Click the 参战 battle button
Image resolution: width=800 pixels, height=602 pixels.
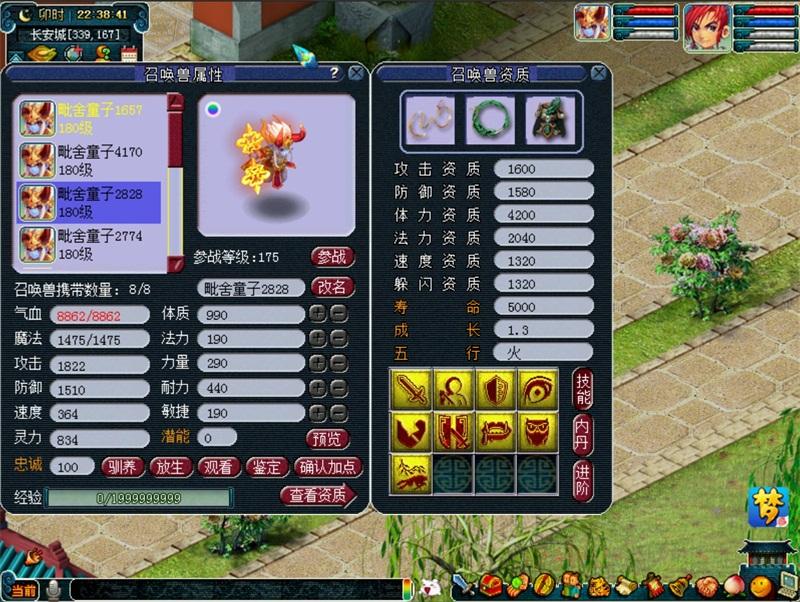pos(333,256)
